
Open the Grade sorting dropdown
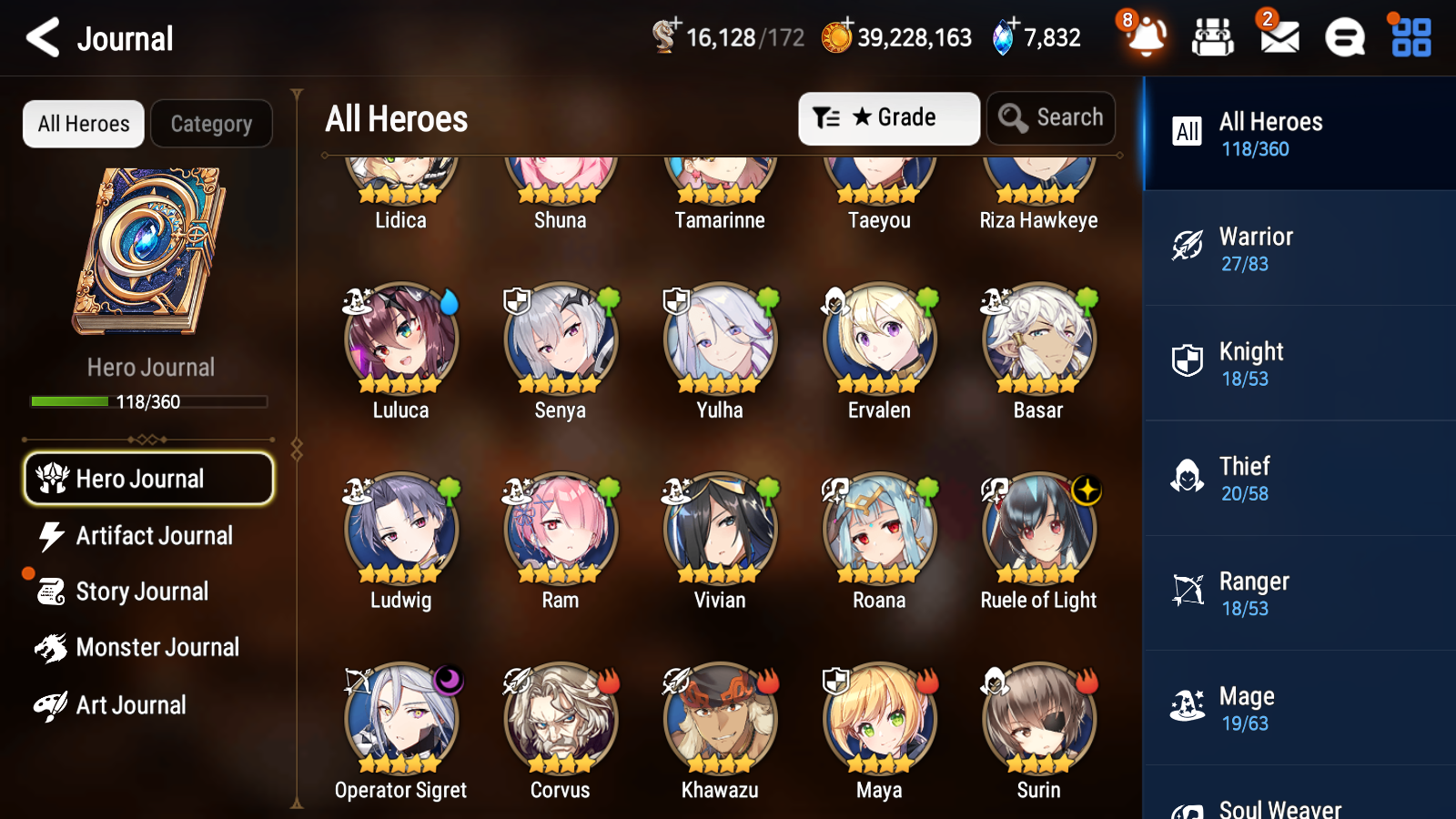(x=888, y=117)
